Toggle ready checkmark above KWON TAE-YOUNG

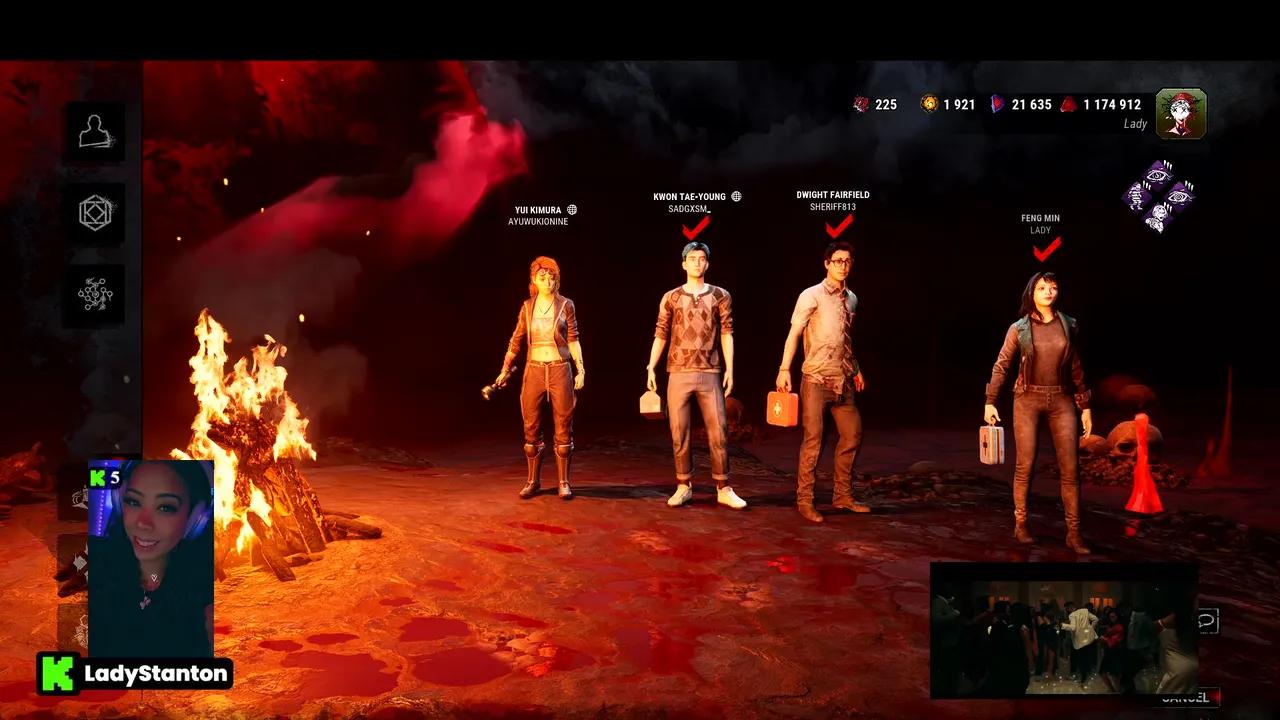tap(694, 228)
